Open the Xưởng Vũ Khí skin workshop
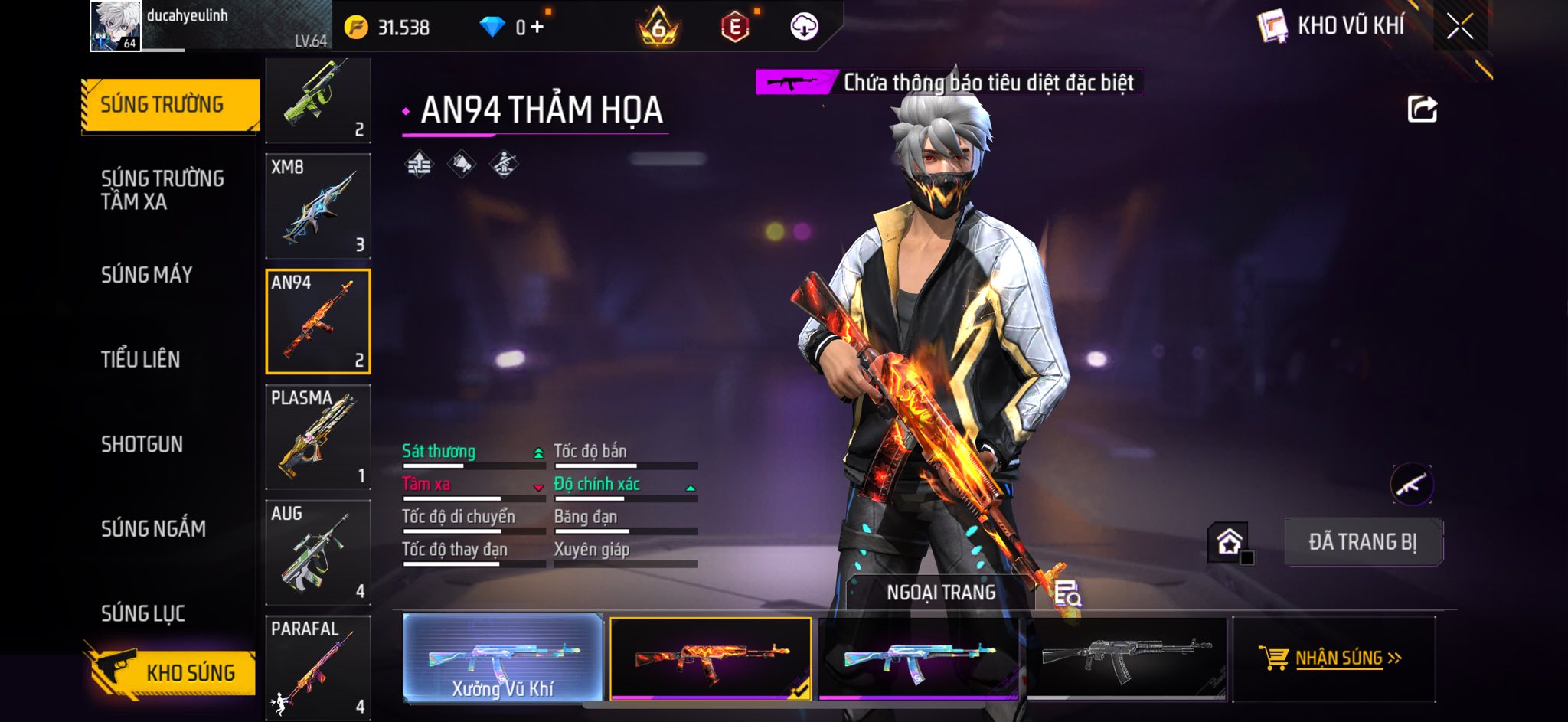The height and width of the screenshot is (722, 1568). point(502,658)
